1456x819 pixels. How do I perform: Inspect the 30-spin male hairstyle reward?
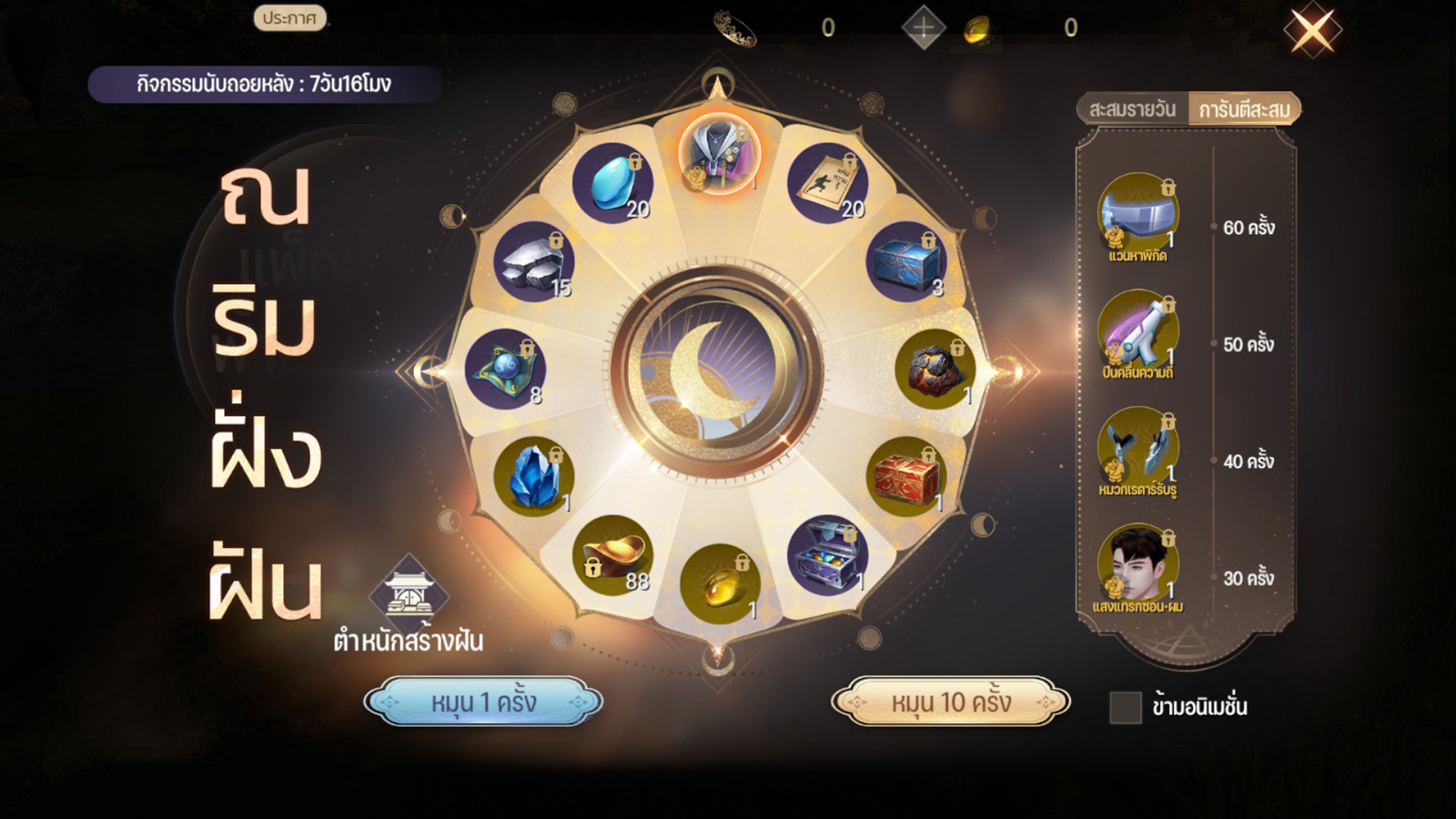tap(1137, 566)
